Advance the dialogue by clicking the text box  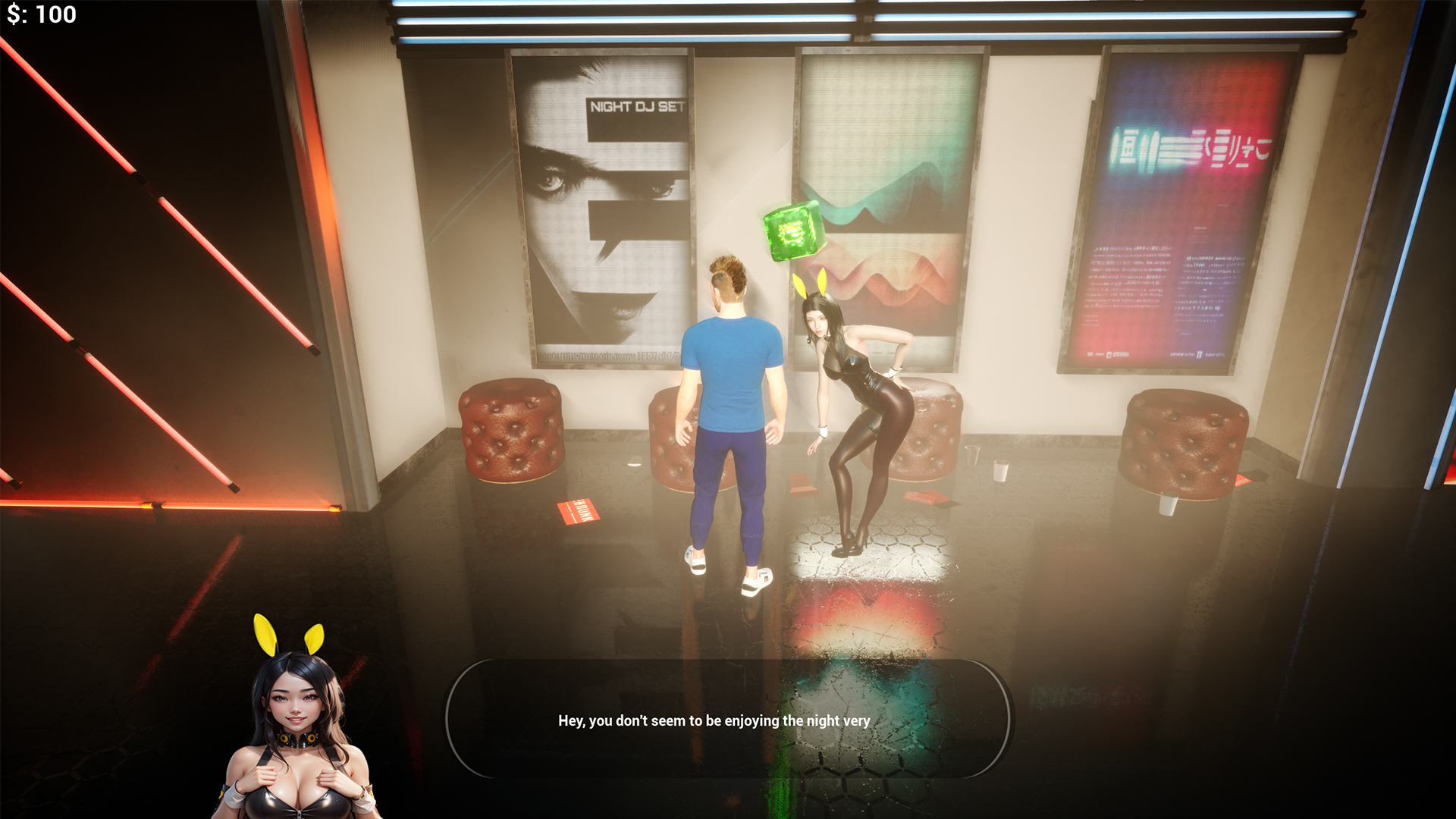(727, 719)
